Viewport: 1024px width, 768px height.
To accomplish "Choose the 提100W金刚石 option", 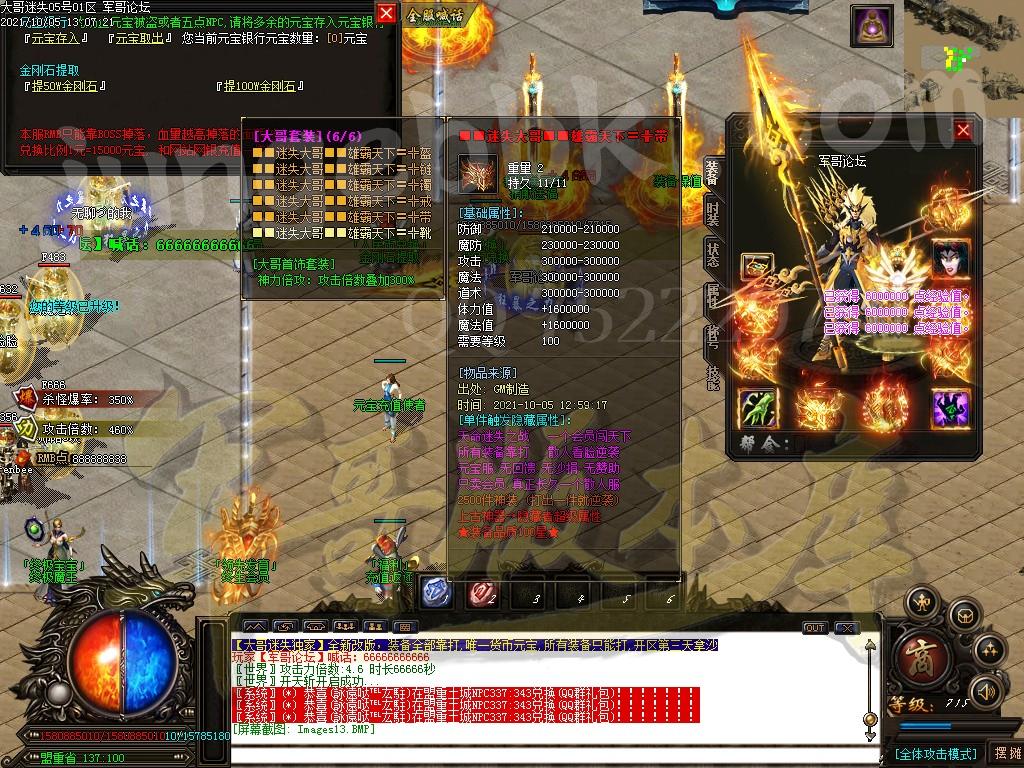I will [261, 87].
